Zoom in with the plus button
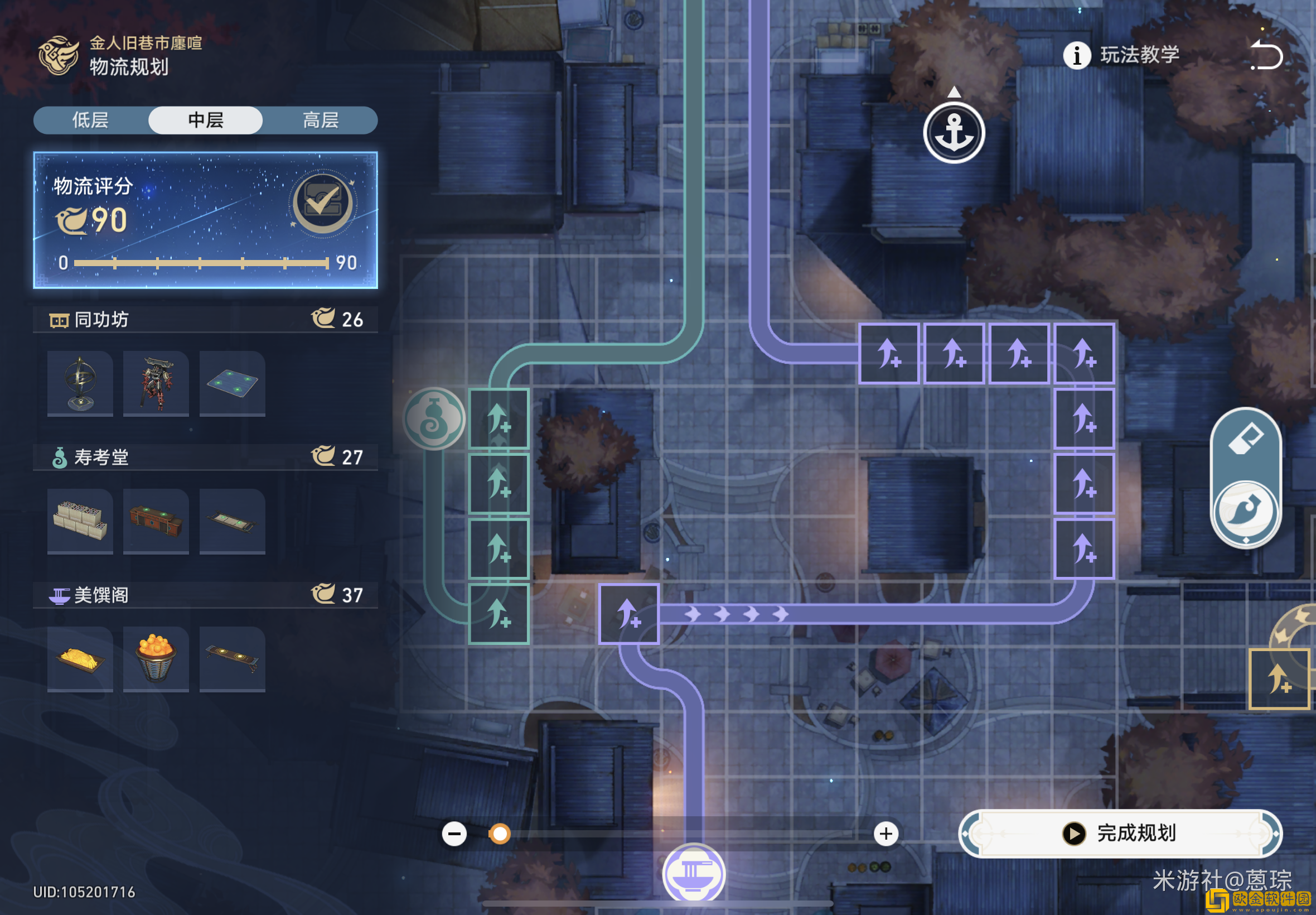The height and width of the screenshot is (915, 1316). tap(886, 834)
